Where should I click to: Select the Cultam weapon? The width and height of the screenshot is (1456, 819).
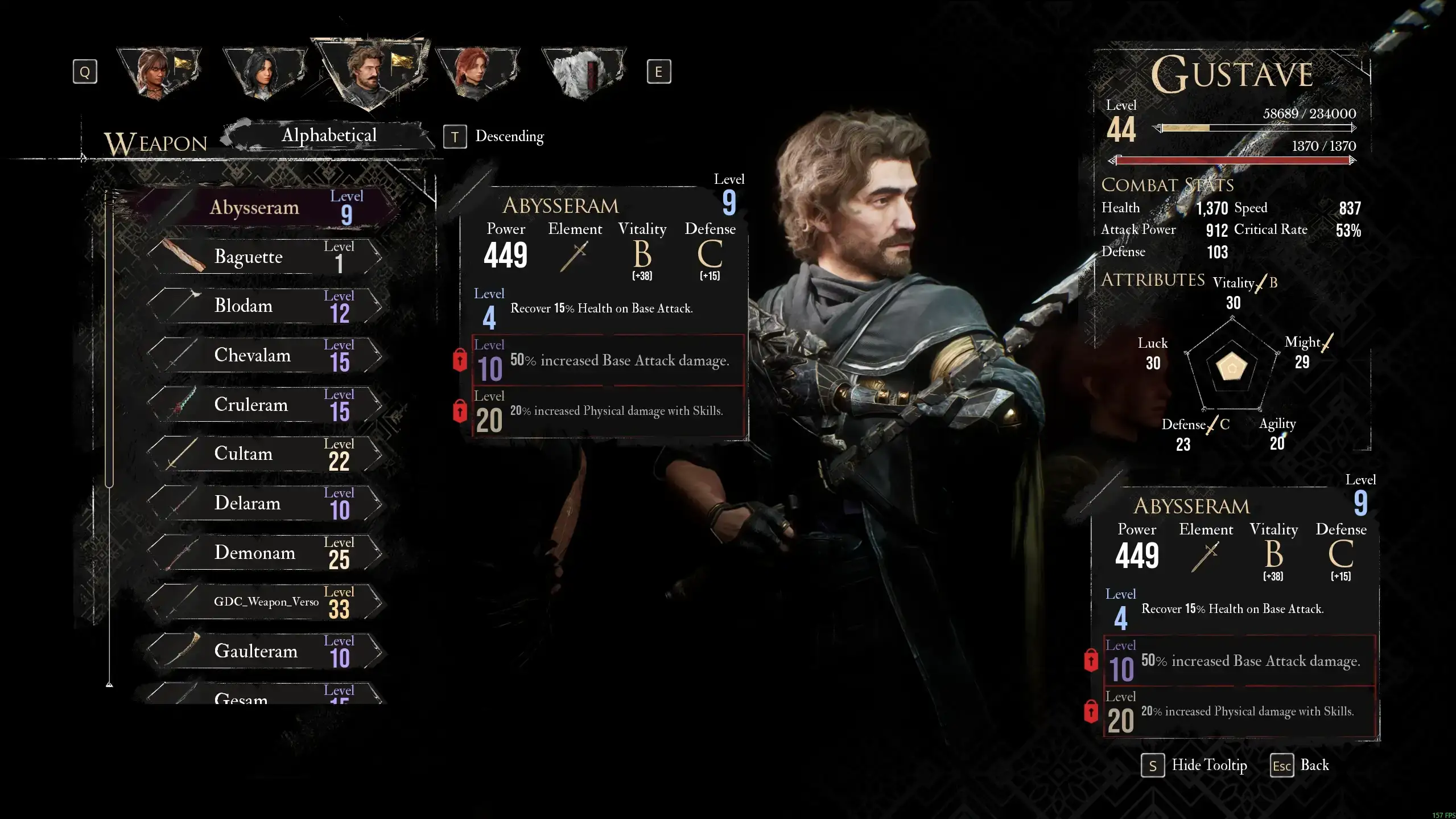click(265, 454)
